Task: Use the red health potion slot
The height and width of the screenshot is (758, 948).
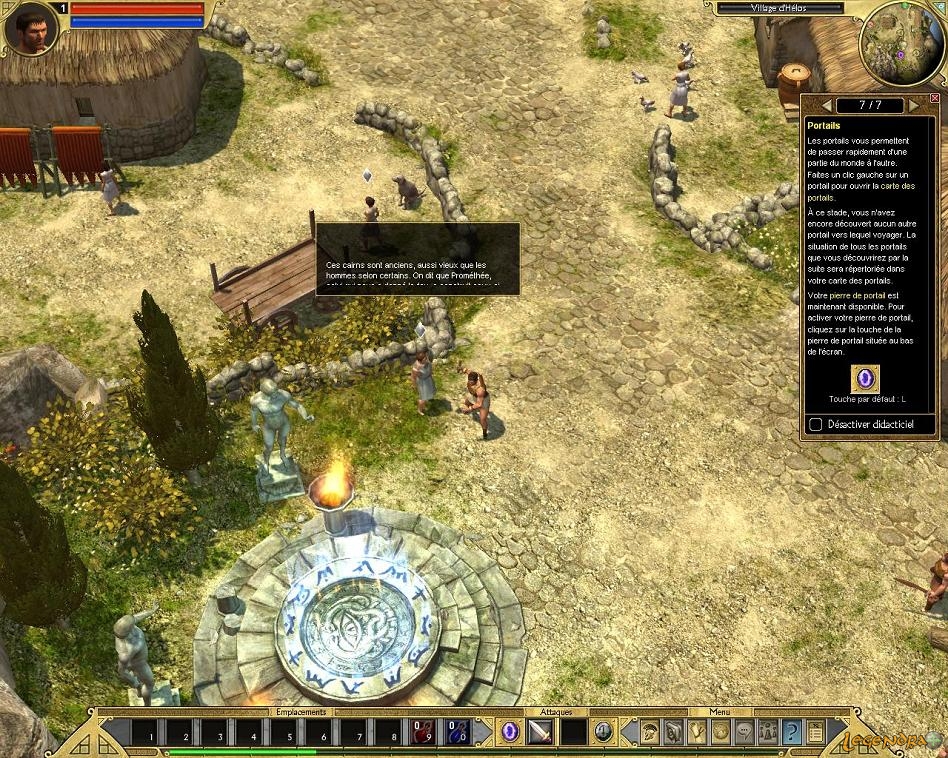Action: click(423, 732)
